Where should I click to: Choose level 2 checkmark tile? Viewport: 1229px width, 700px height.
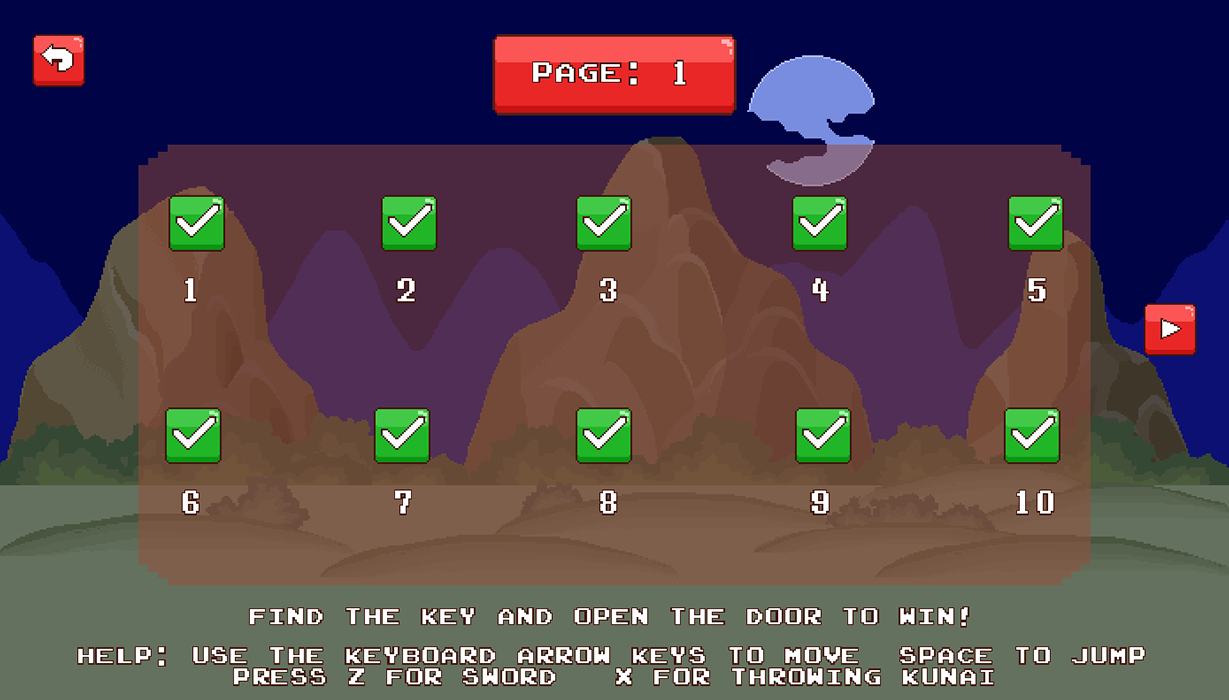point(409,223)
